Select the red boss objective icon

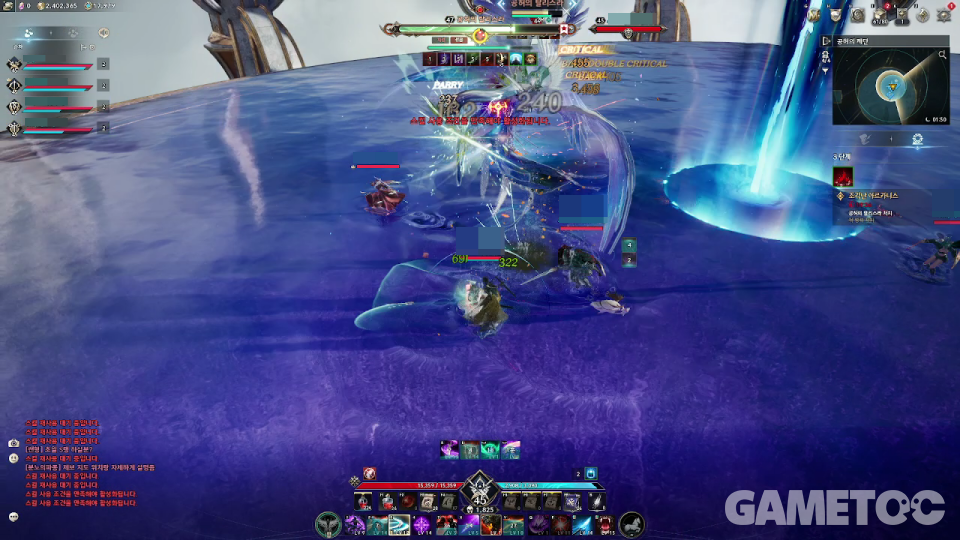(x=843, y=176)
